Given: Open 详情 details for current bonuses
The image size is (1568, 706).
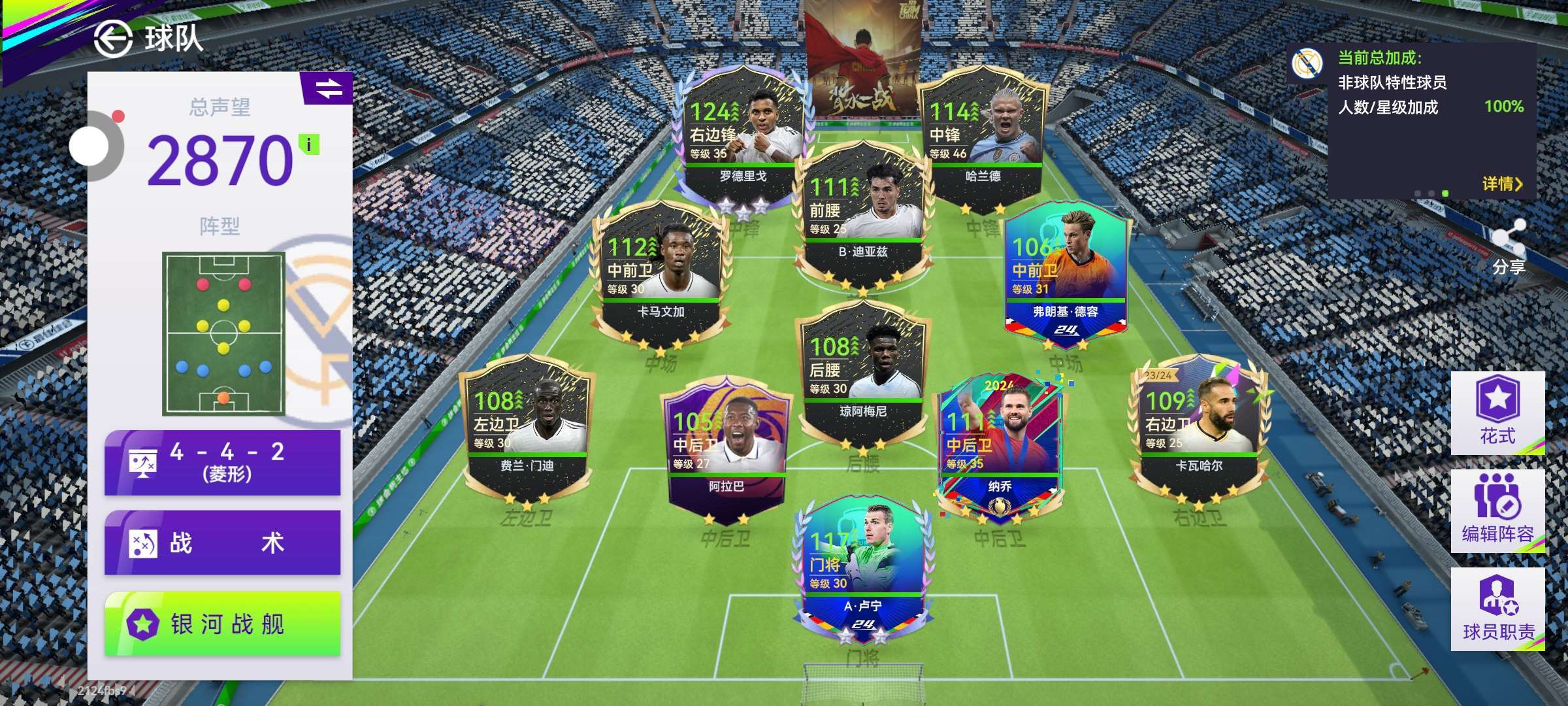Looking at the screenshot, I should coord(1501,184).
